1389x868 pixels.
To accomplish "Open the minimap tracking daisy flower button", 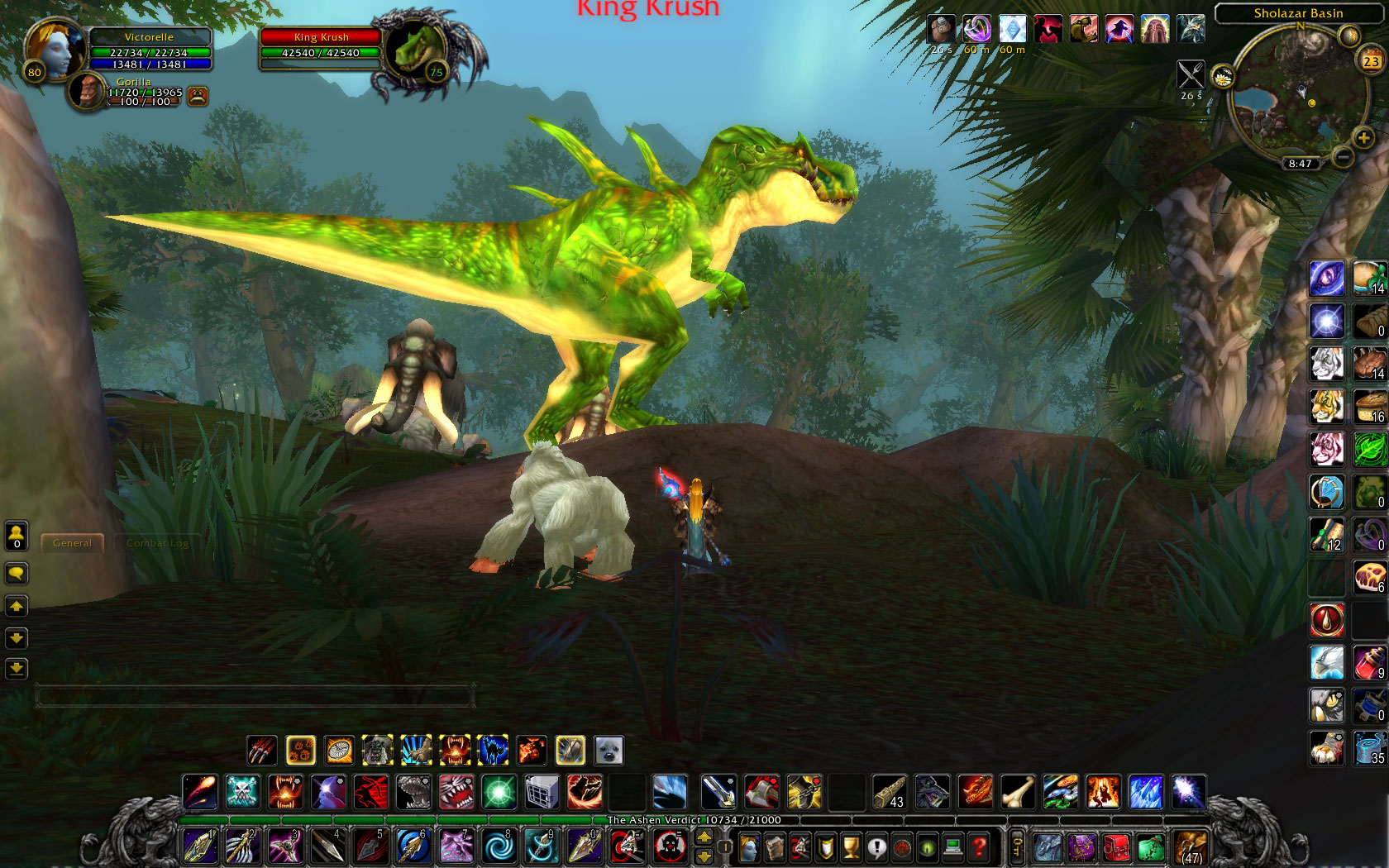I will [x=1222, y=78].
